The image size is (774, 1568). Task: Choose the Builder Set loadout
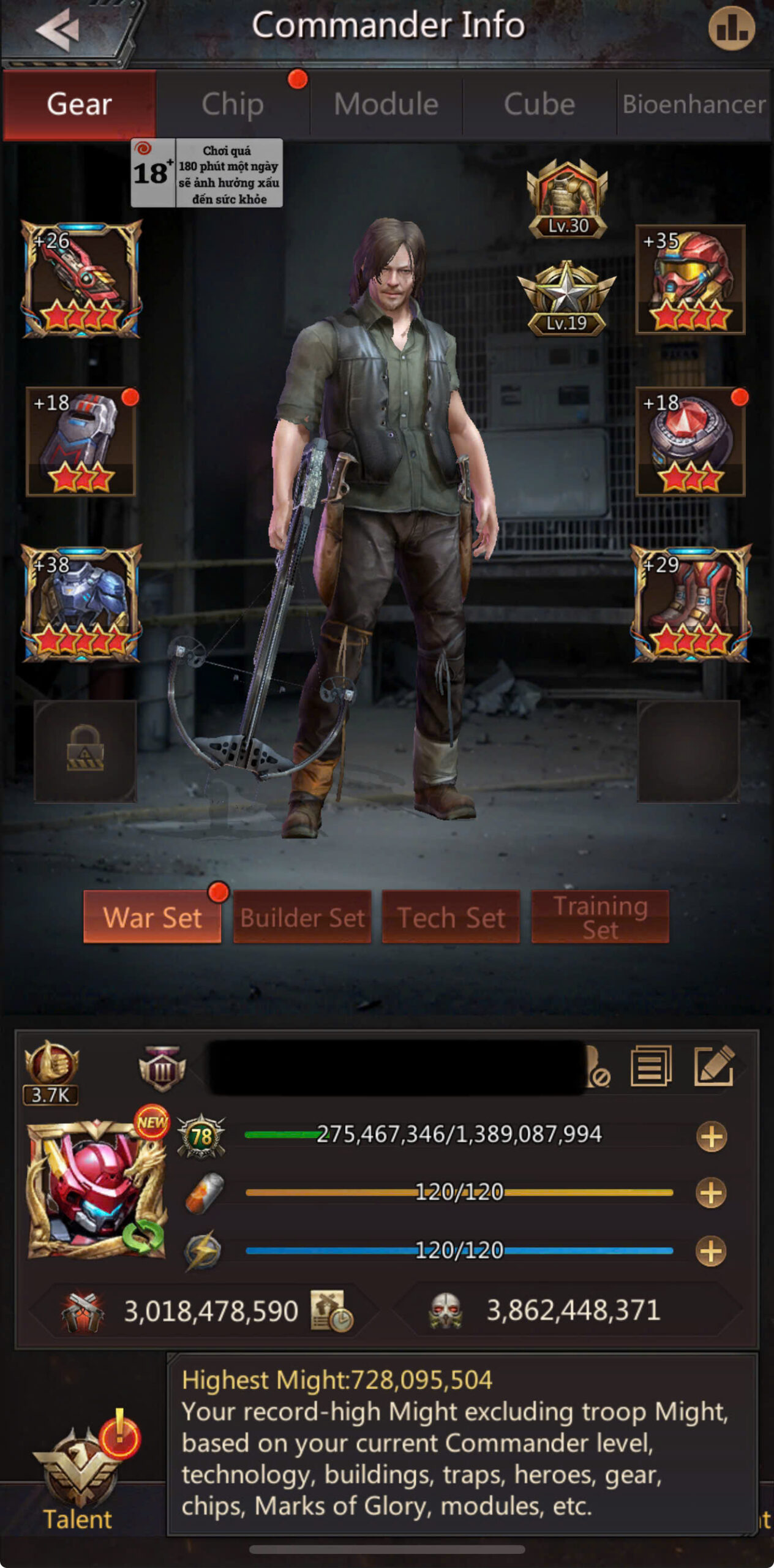[x=302, y=917]
